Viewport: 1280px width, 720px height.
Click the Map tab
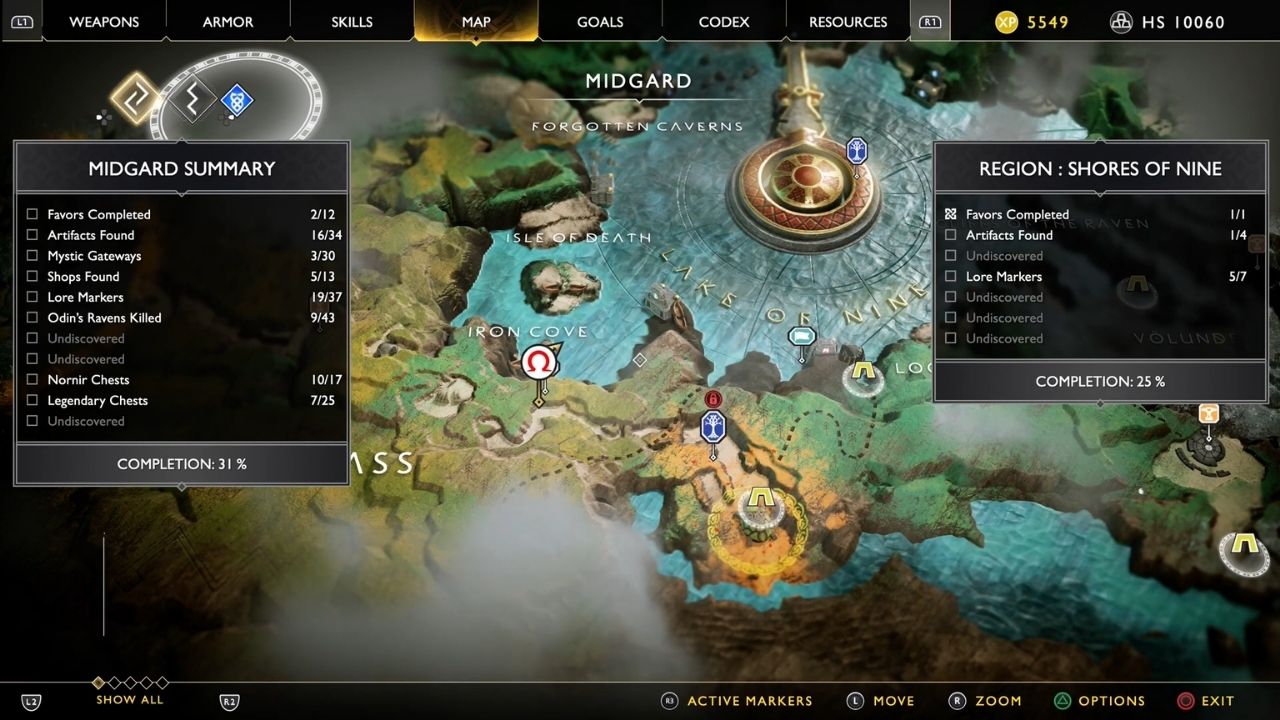click(x=476, y=22)
